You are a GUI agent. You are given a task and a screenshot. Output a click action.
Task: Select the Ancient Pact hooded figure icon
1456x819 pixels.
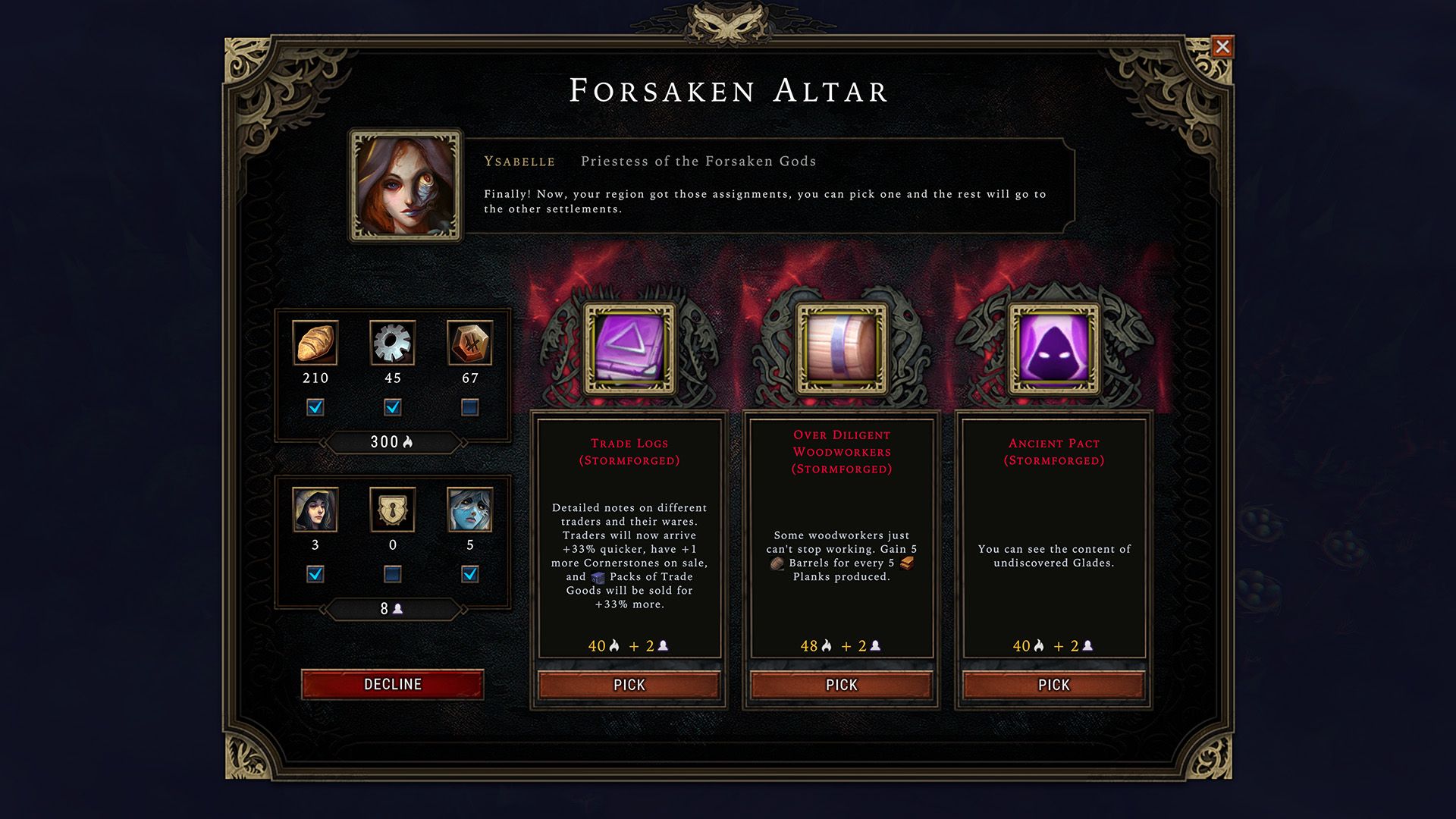click(x=1053, y=348)
